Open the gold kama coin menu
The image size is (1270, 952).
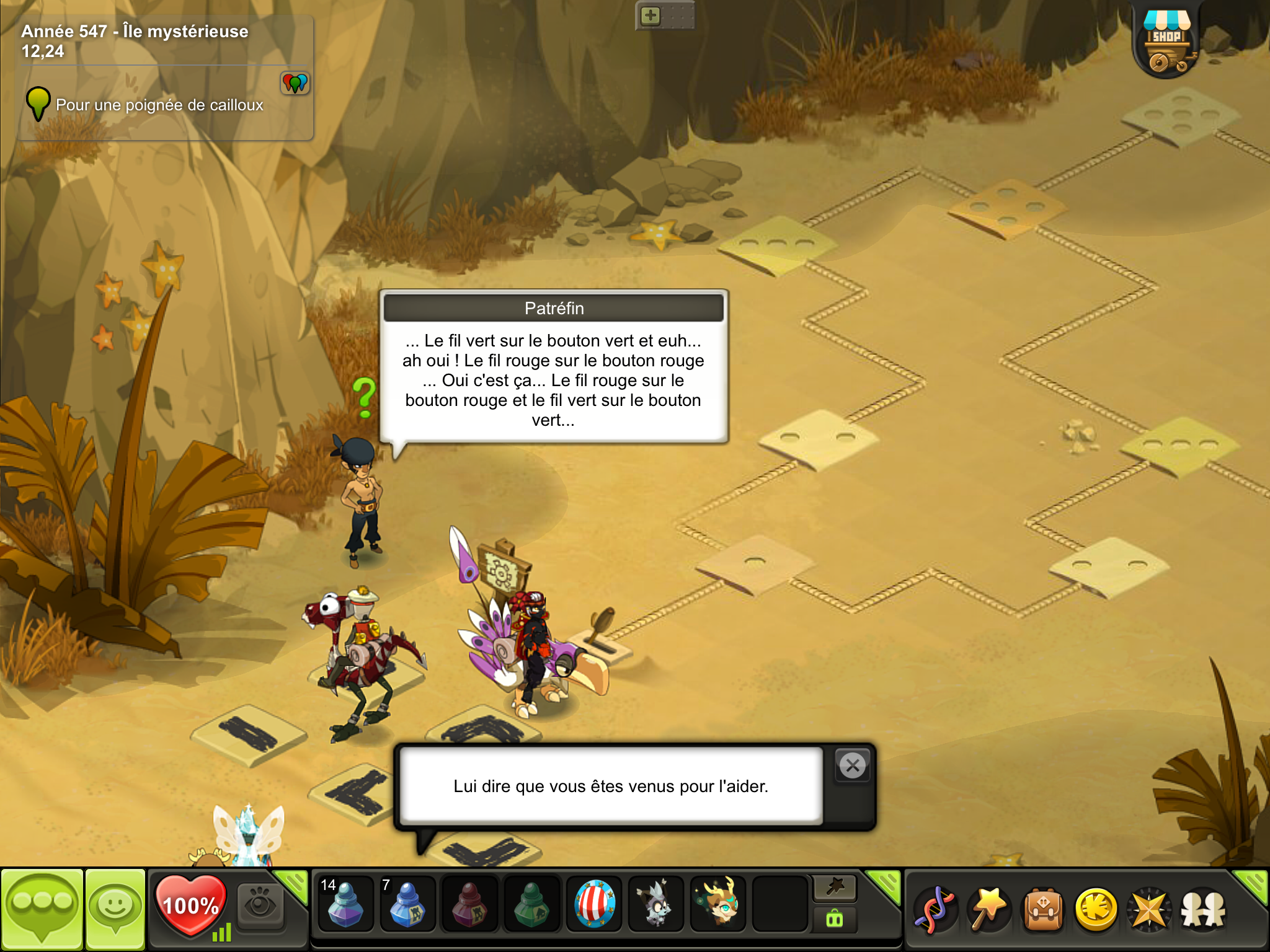1096,910
